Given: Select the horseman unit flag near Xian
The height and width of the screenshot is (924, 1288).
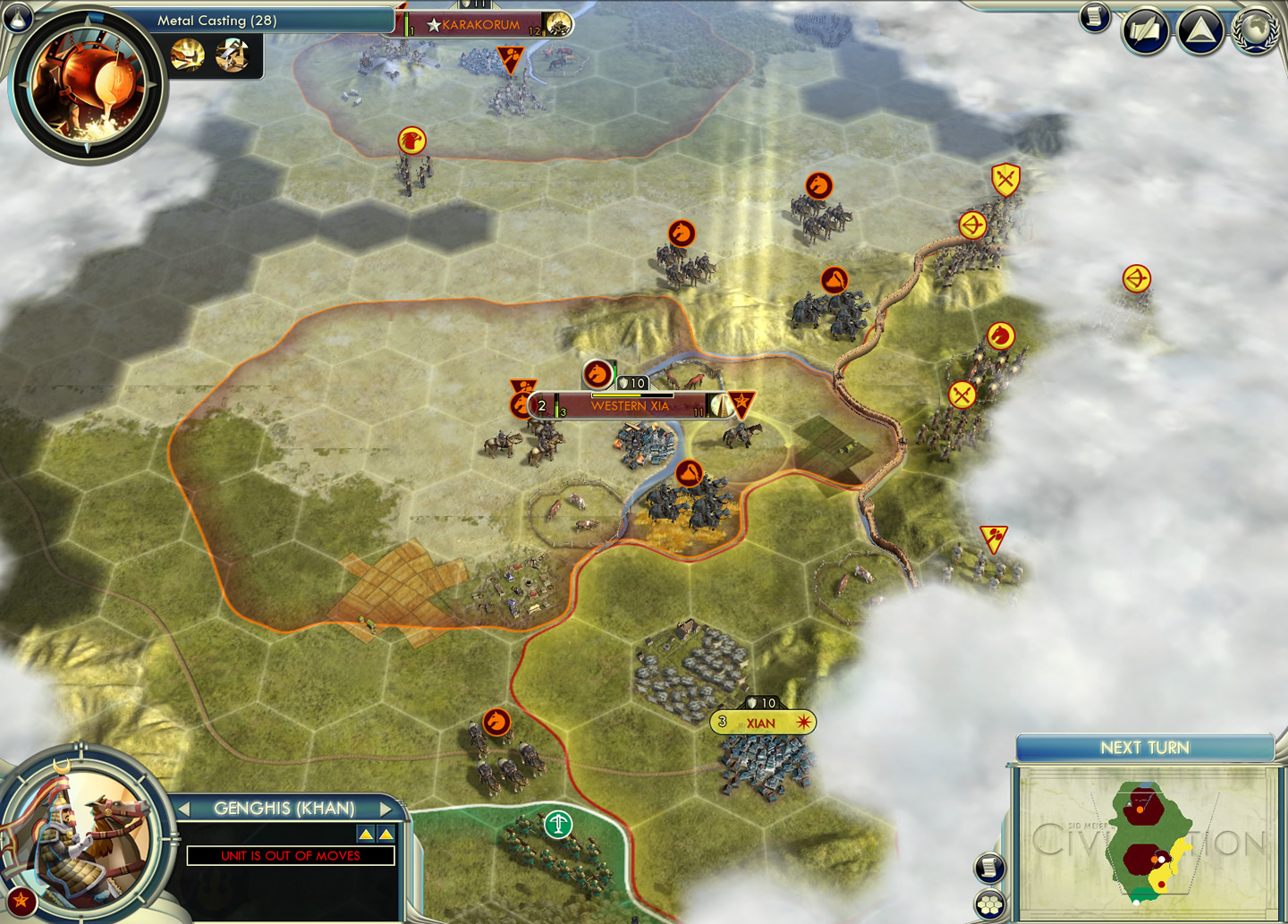Looking at the screenshot, I should point(498,720).
